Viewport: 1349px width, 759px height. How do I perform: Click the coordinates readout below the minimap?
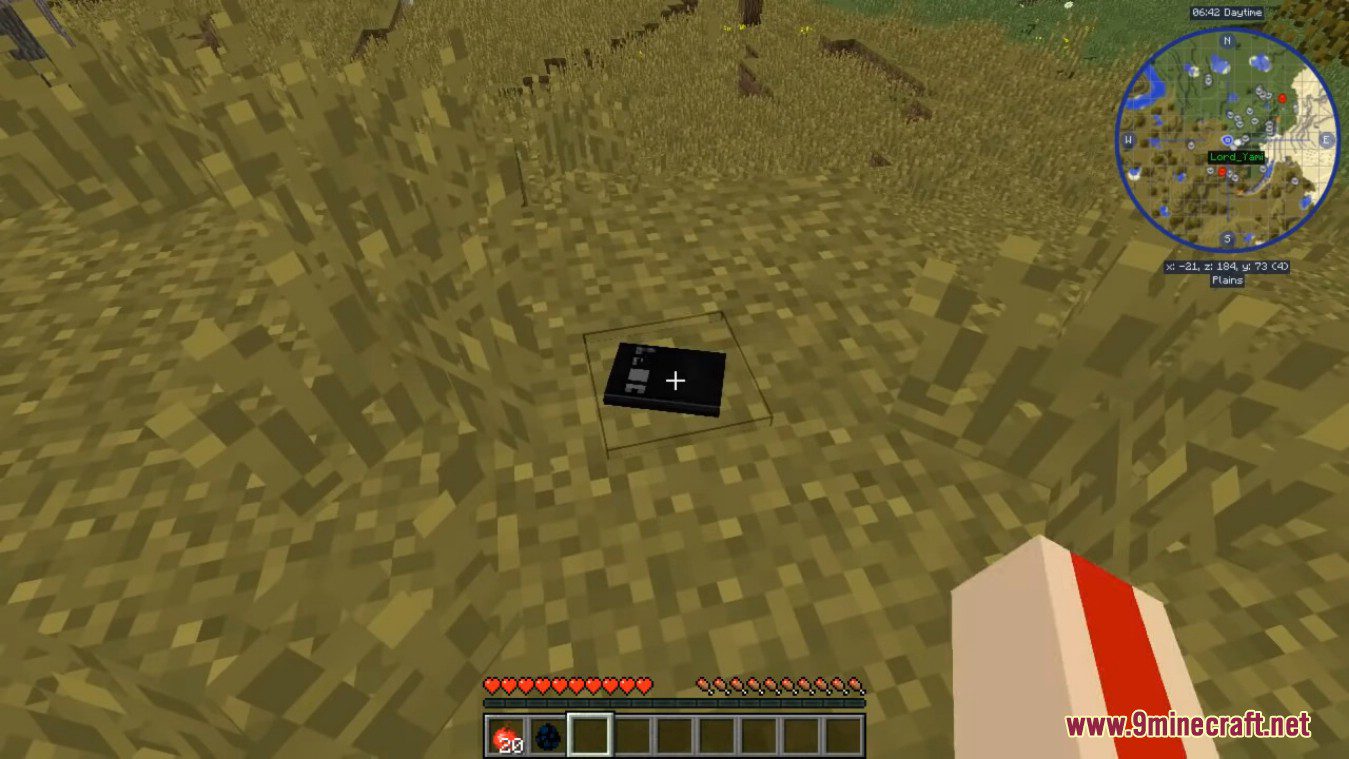tap(1229, 265)
